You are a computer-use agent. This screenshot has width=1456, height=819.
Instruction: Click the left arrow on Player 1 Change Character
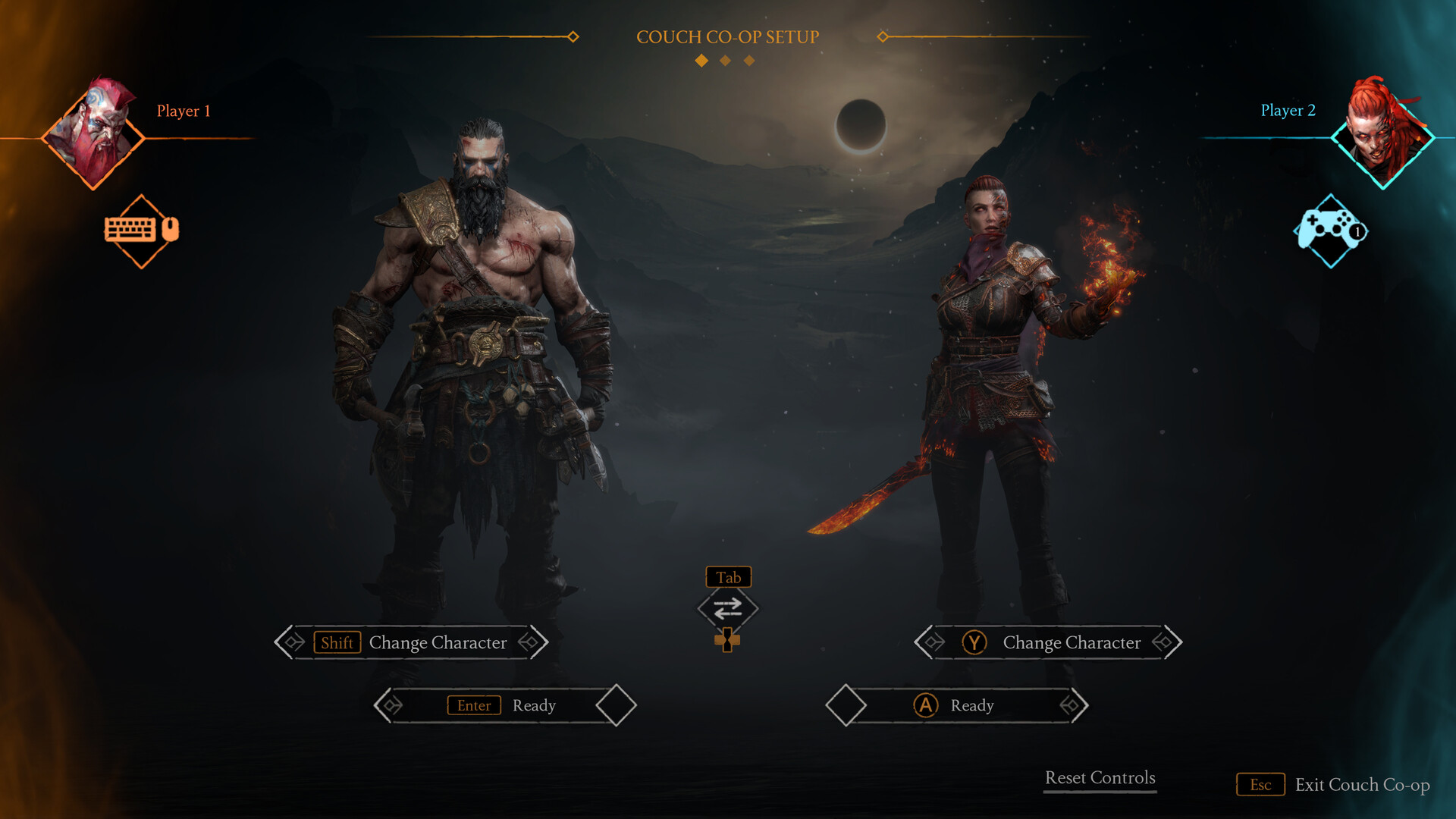click(290, 642)
